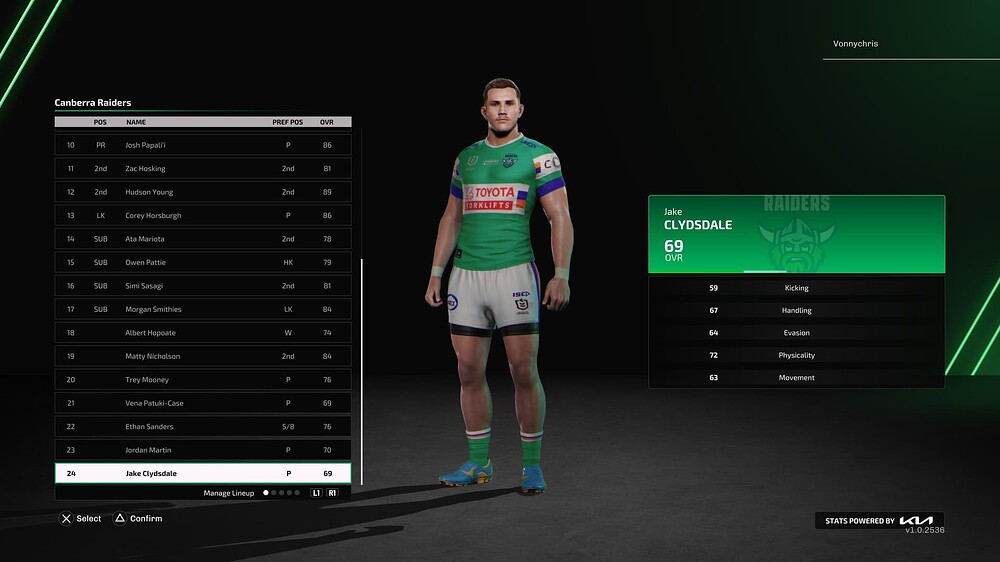1000x562 pixels.
Task: Choose Owen Pattie's row
Action: click(202, 262)
